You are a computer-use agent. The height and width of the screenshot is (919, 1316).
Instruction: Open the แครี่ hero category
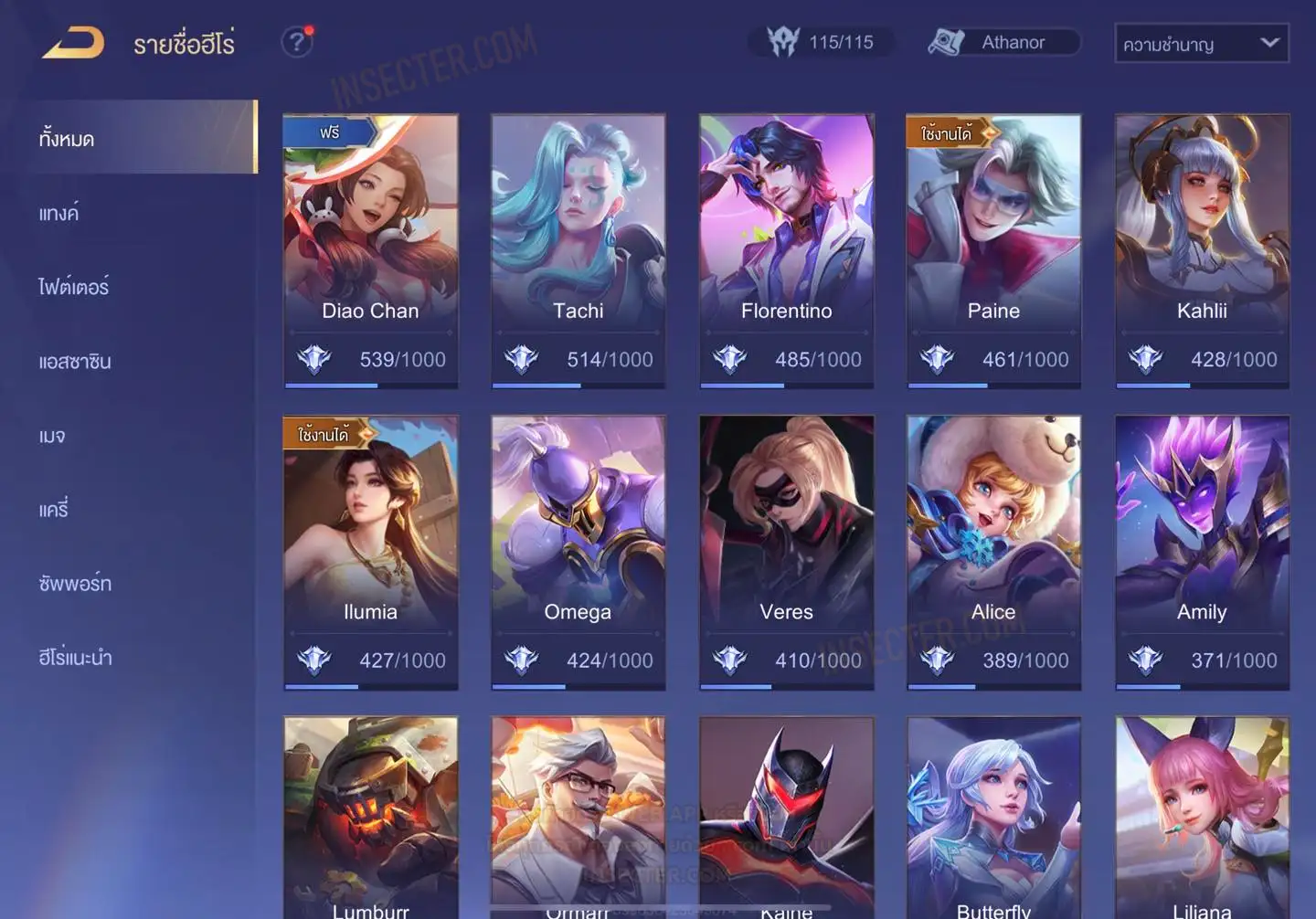(54, 509)
